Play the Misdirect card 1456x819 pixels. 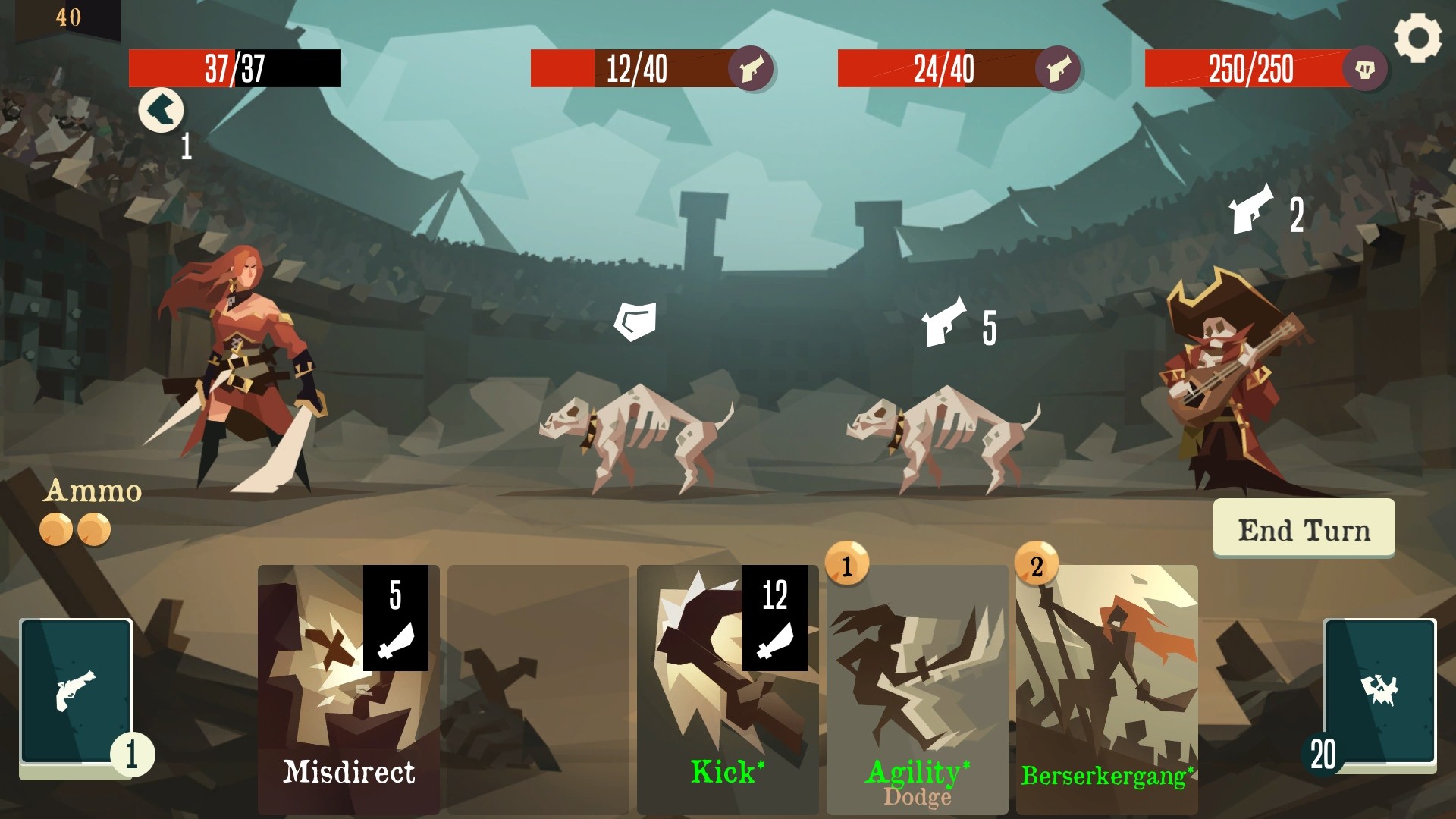(x=349, y=698)
